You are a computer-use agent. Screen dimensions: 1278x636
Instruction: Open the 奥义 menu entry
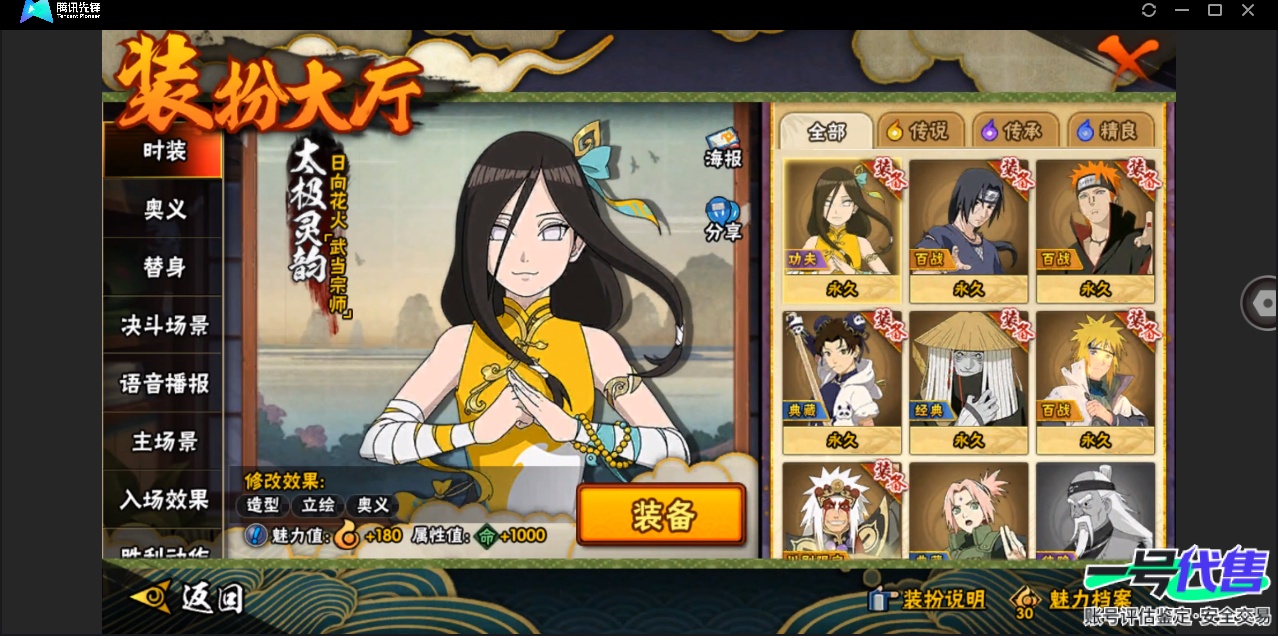[x=164, y=209]
